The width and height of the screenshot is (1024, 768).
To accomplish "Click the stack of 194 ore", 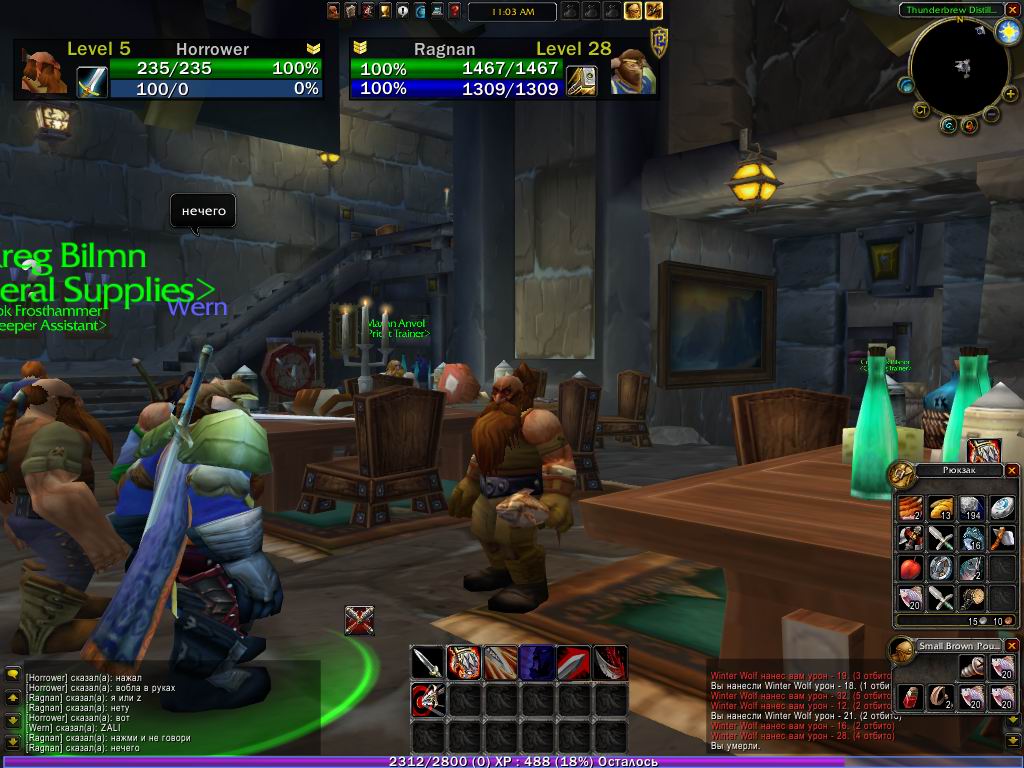I will (x=971, y=509).
